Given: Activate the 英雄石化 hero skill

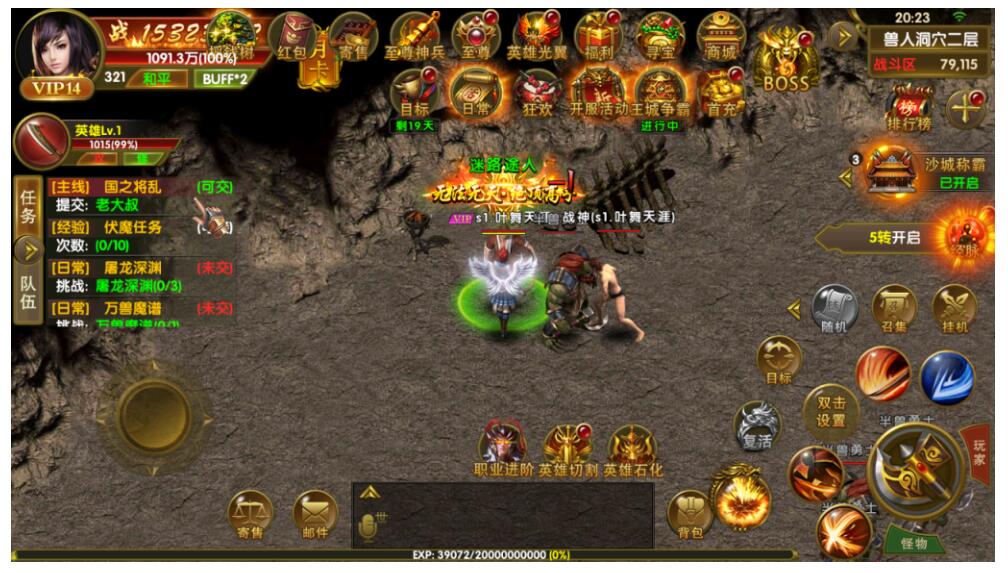Looking at the screenshot, I should coord(633,450).
